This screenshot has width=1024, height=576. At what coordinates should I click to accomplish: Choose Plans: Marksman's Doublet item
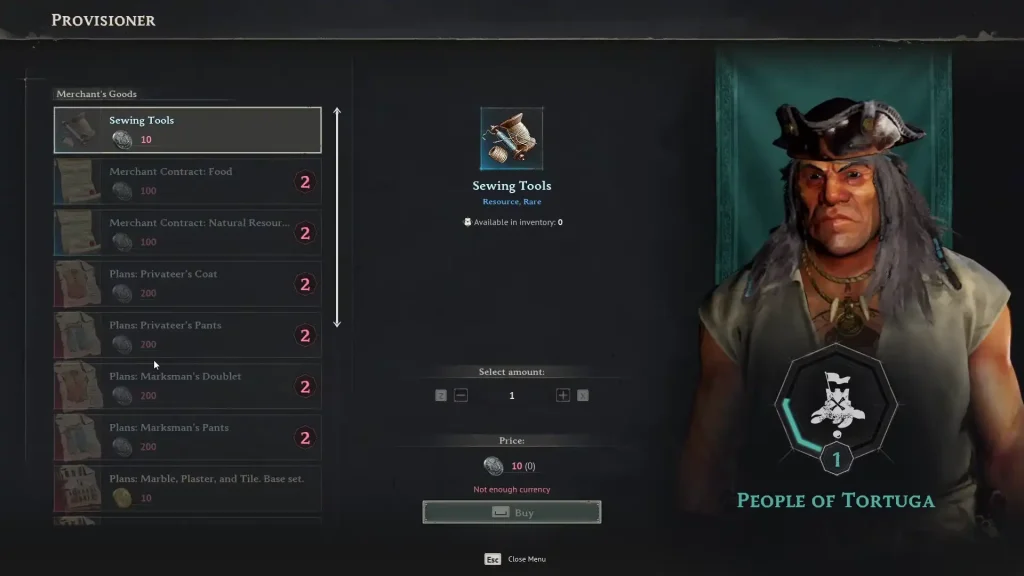(187, 386)
